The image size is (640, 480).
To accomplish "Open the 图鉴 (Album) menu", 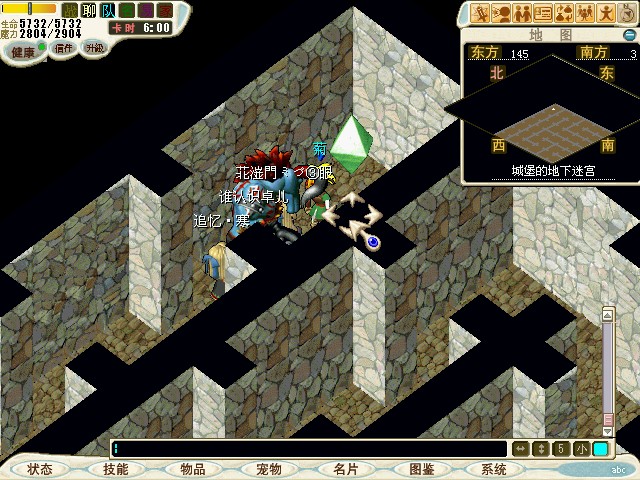I will (x=421, y=468).
